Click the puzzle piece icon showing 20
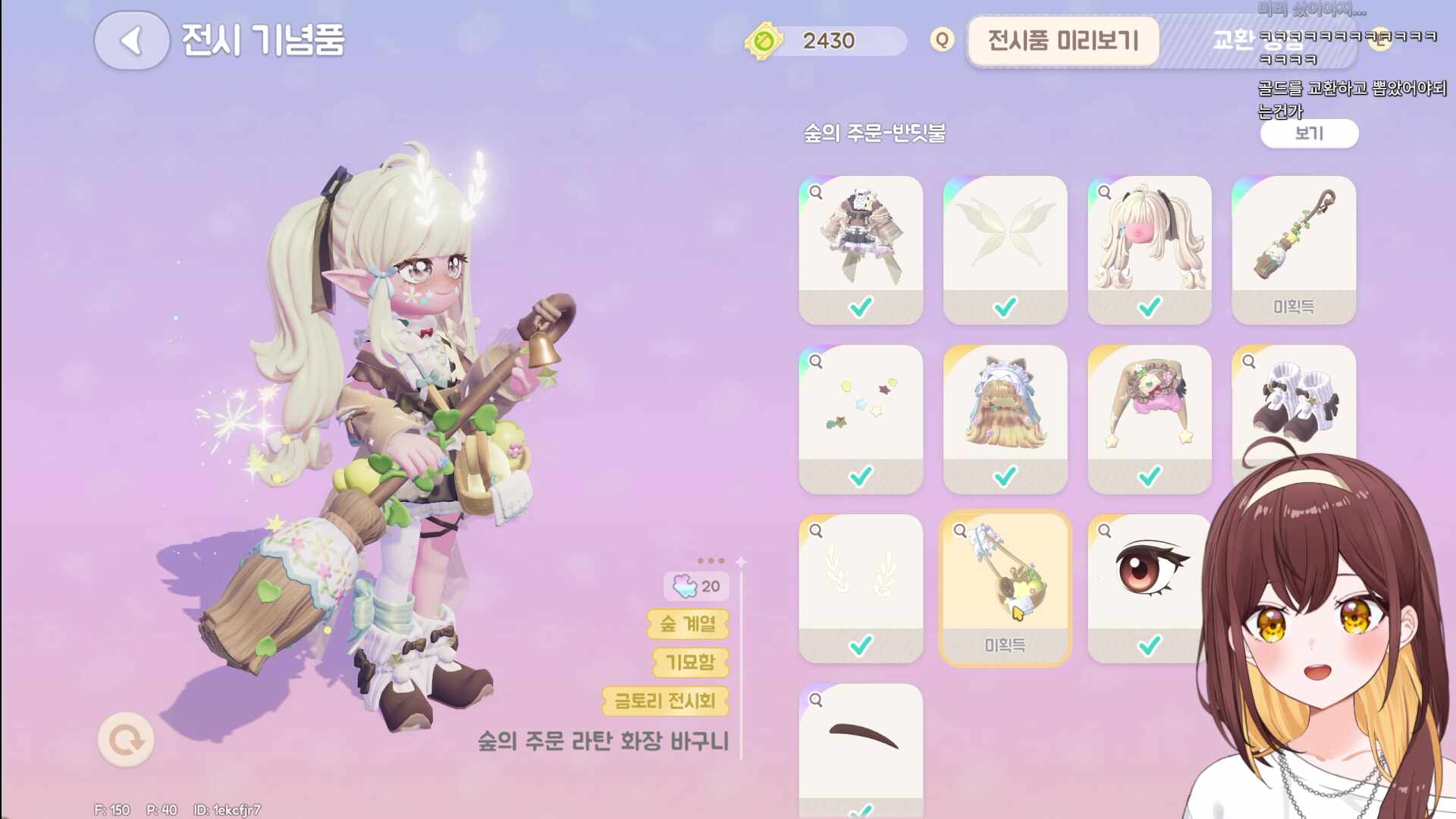 tap(685, 585)
